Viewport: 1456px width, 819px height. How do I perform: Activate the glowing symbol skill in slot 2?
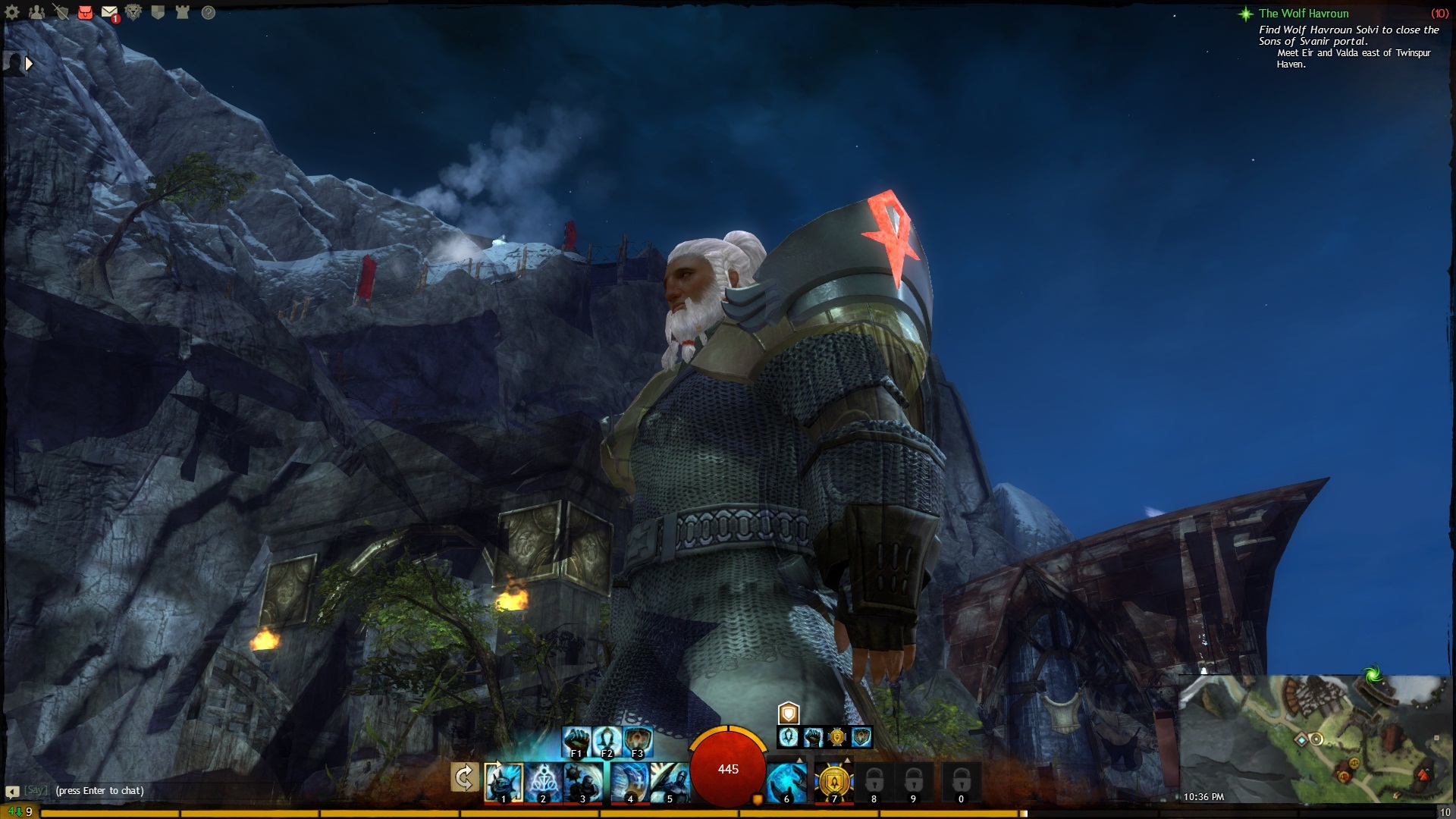543,782
